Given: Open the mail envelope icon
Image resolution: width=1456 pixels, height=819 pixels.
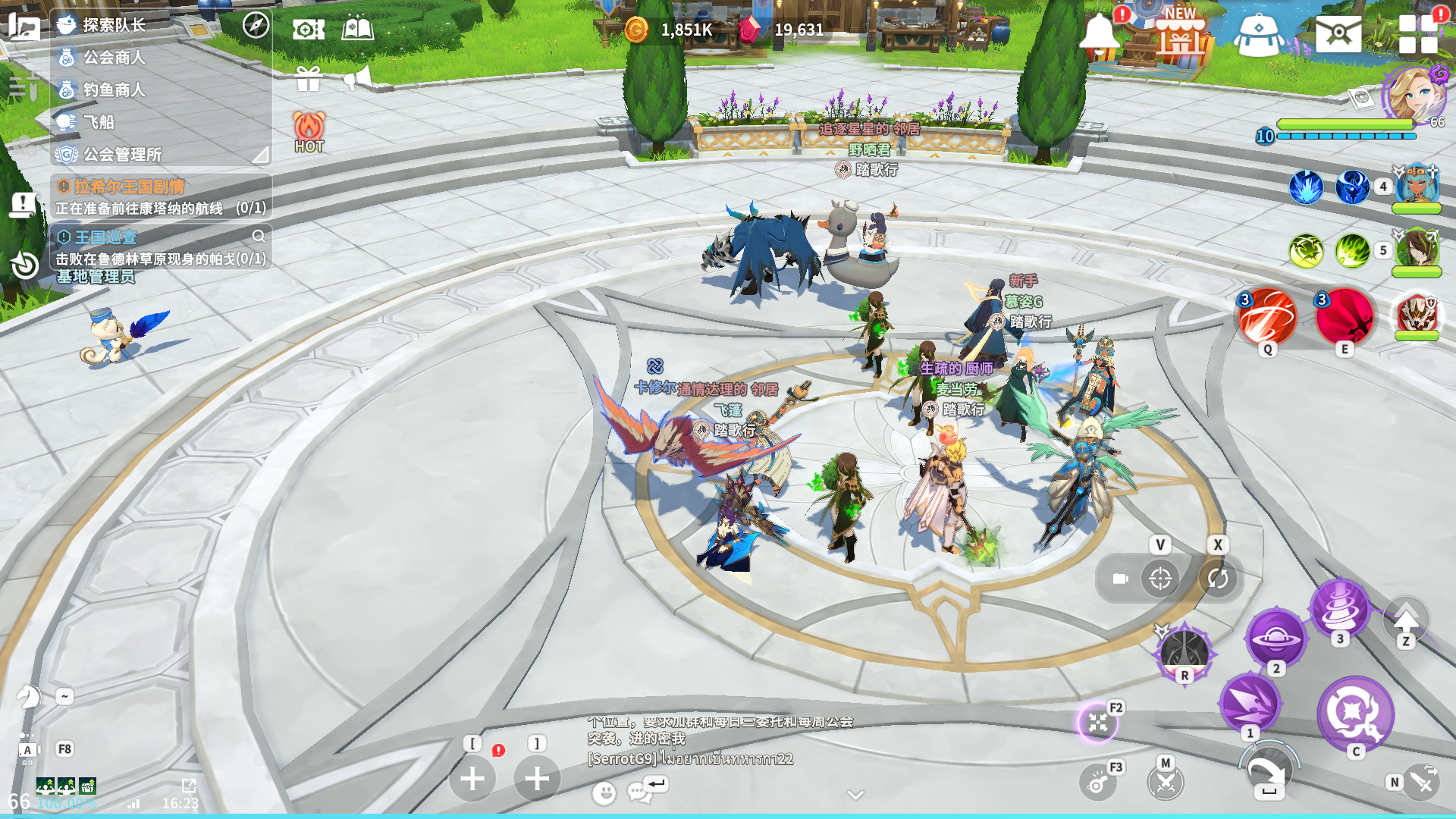Looking at the screenshot, I should pos(1338,33).
